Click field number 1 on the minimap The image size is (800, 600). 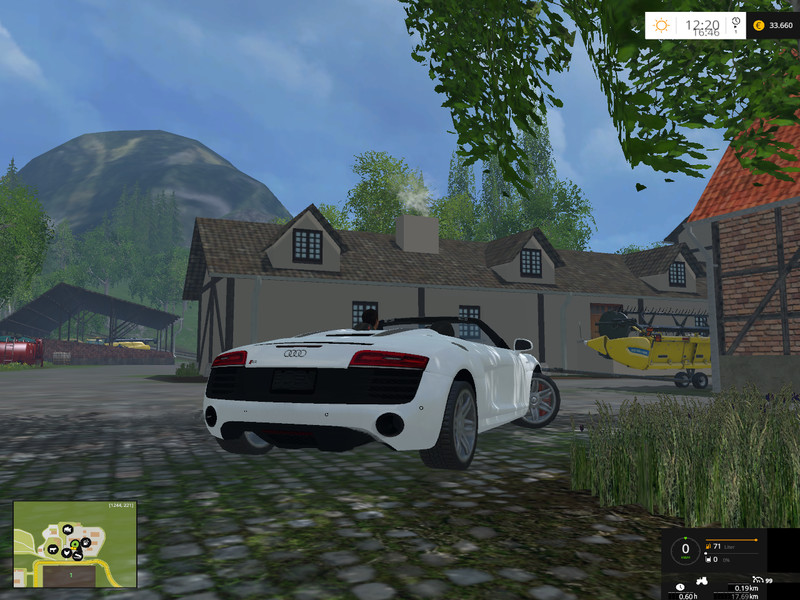pyautogui.click(x=72, y=576)
